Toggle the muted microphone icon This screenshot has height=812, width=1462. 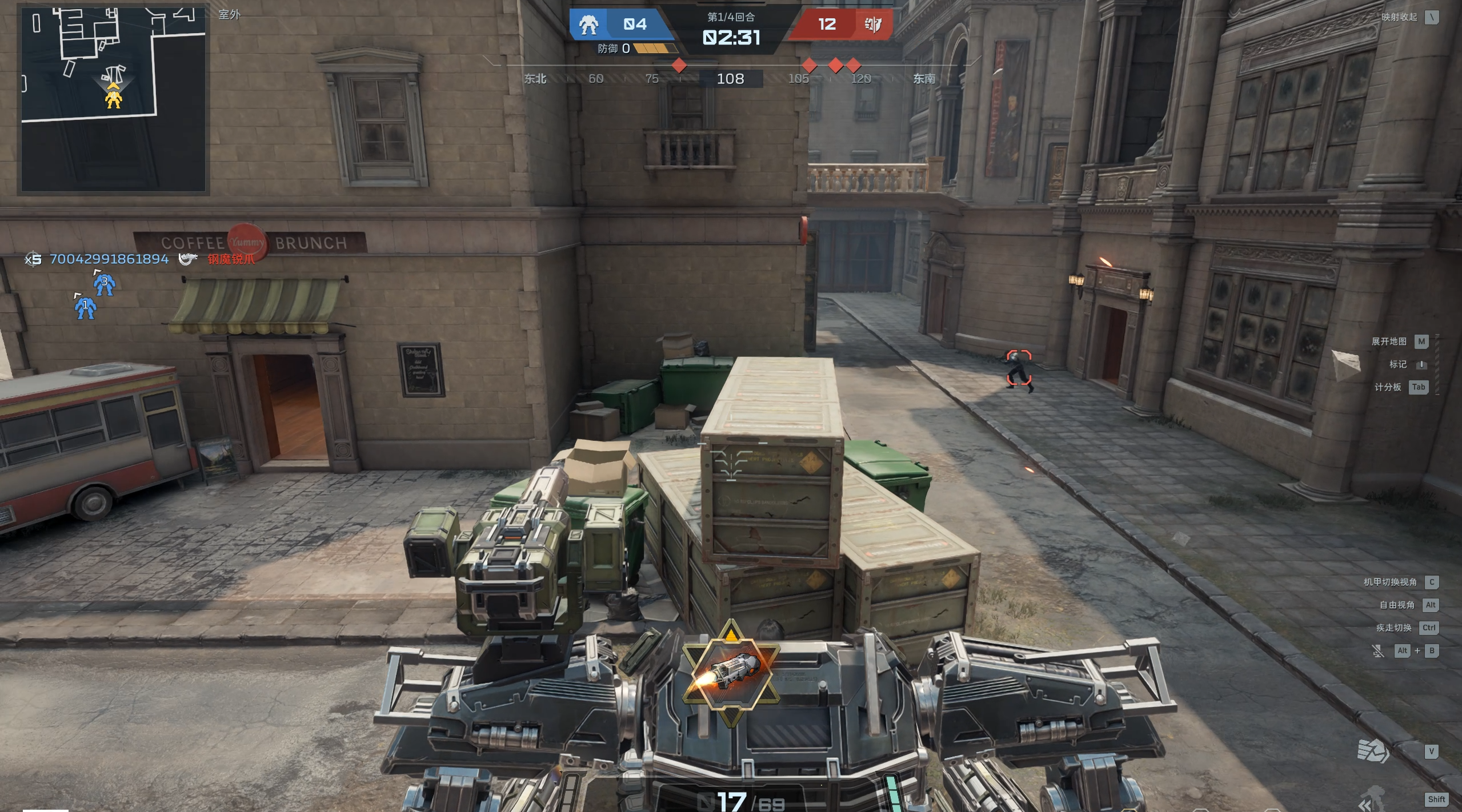pyautogui.click(x=1377, y=650)
